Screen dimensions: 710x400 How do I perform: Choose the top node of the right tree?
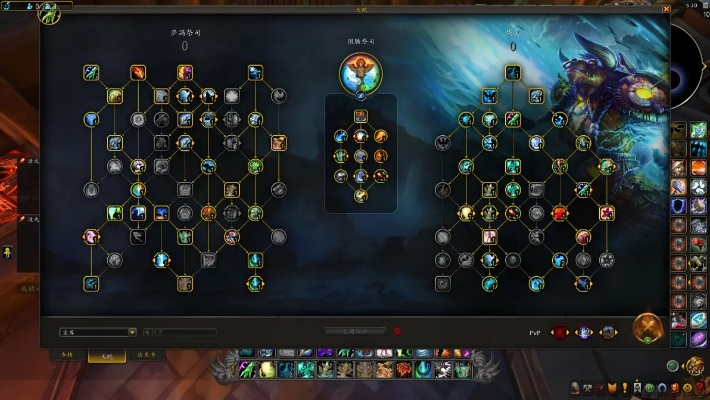coord(512,72)
